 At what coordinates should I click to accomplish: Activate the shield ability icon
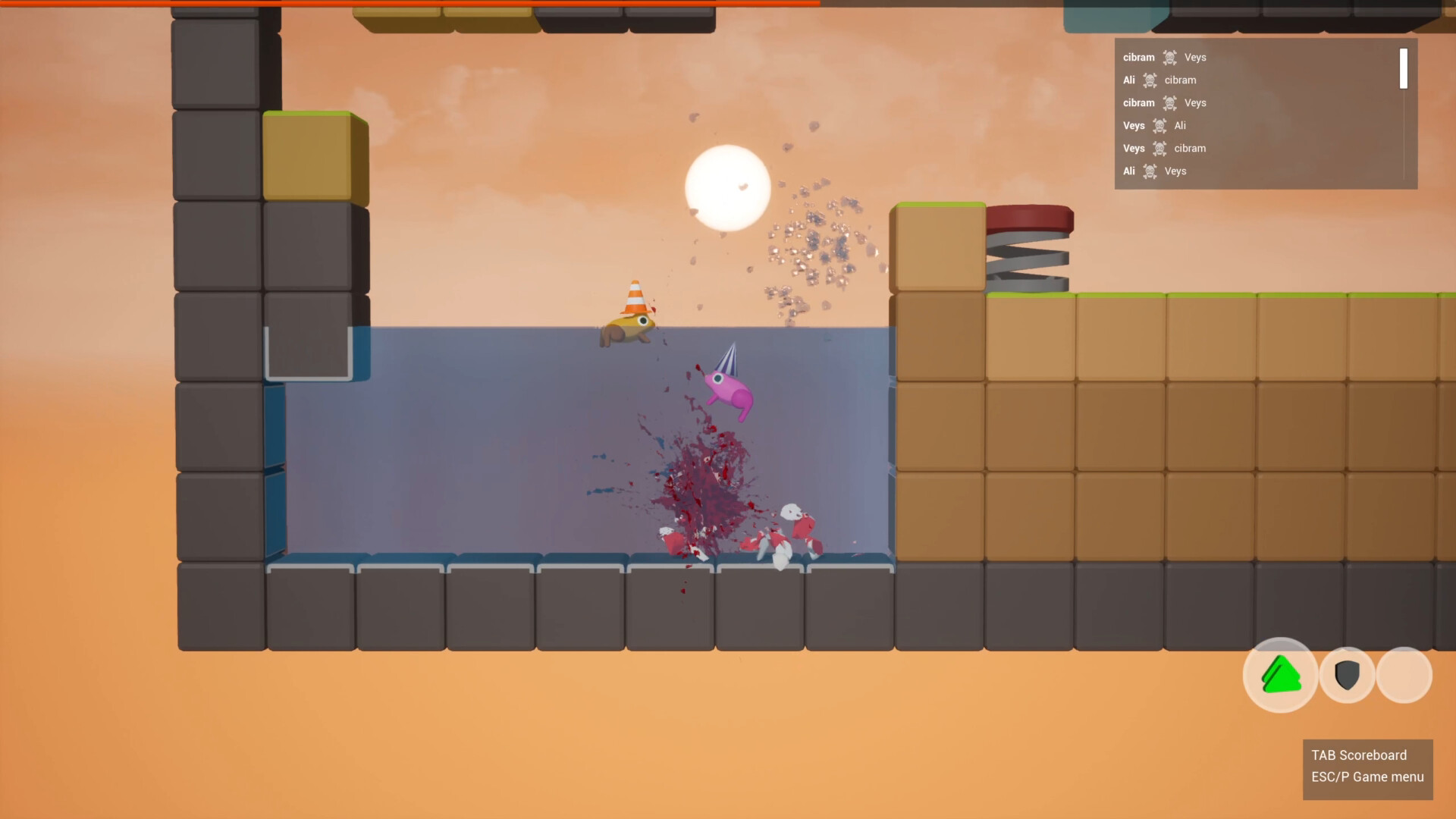click(1346, 675)
